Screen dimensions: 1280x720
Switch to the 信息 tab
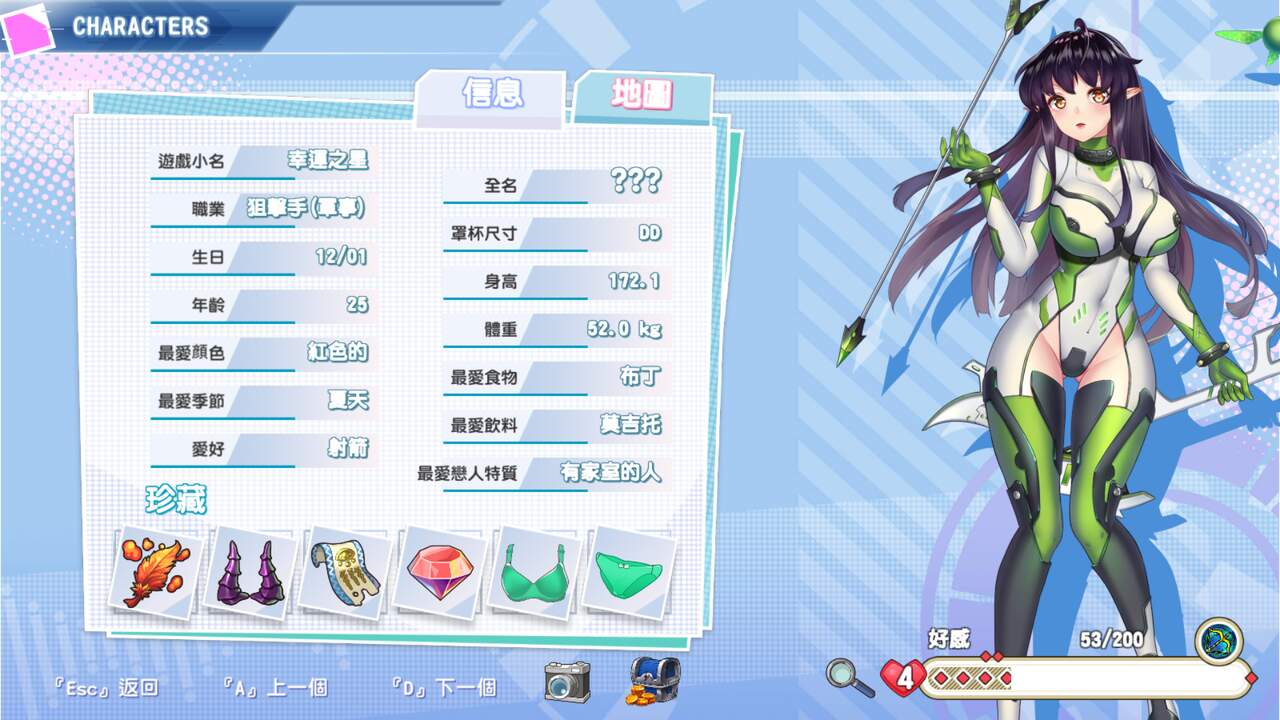(x=491, y=95)
